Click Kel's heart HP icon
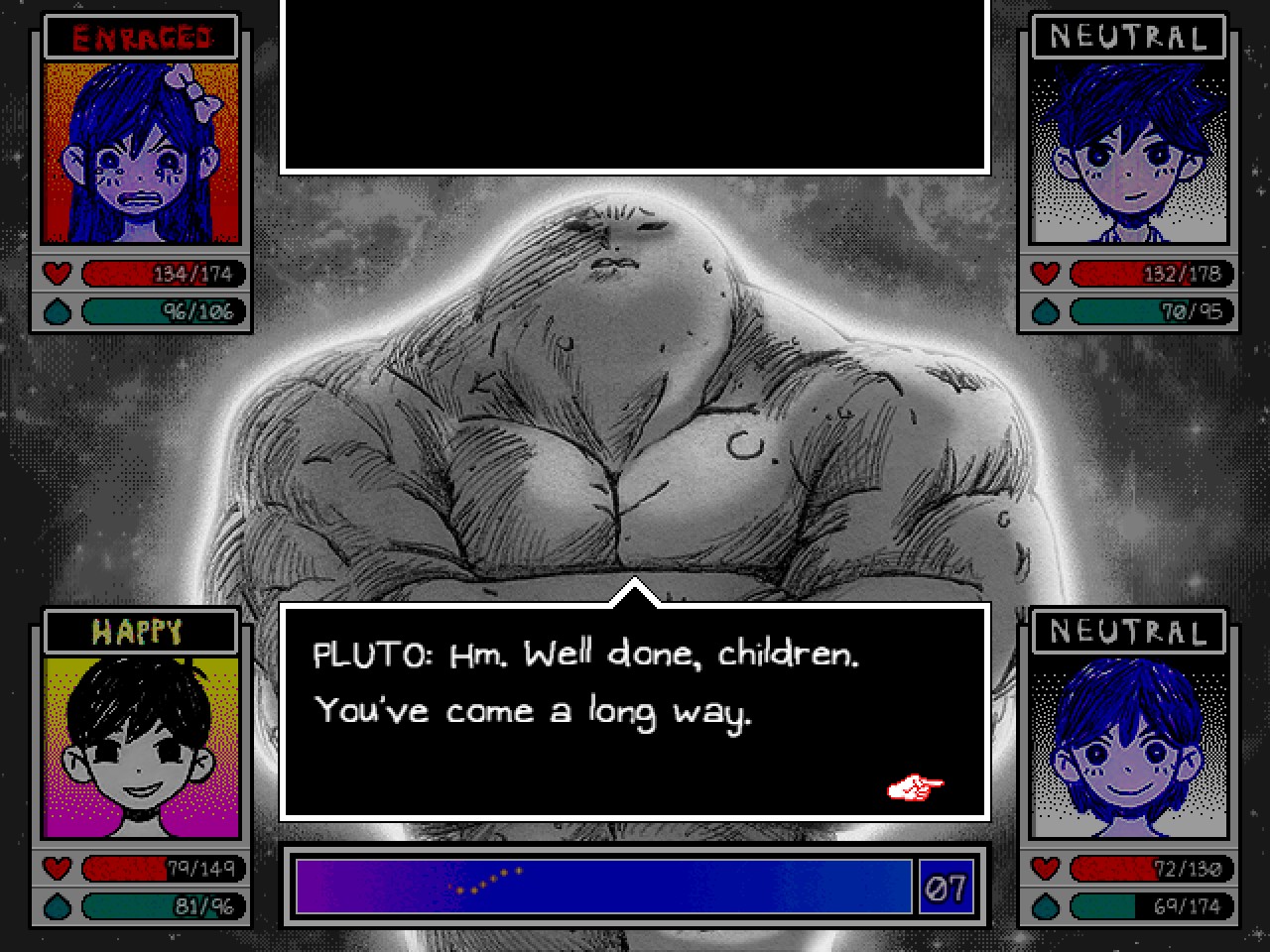The height and width of the screenshot is (952, 1270). coord(57,869)
